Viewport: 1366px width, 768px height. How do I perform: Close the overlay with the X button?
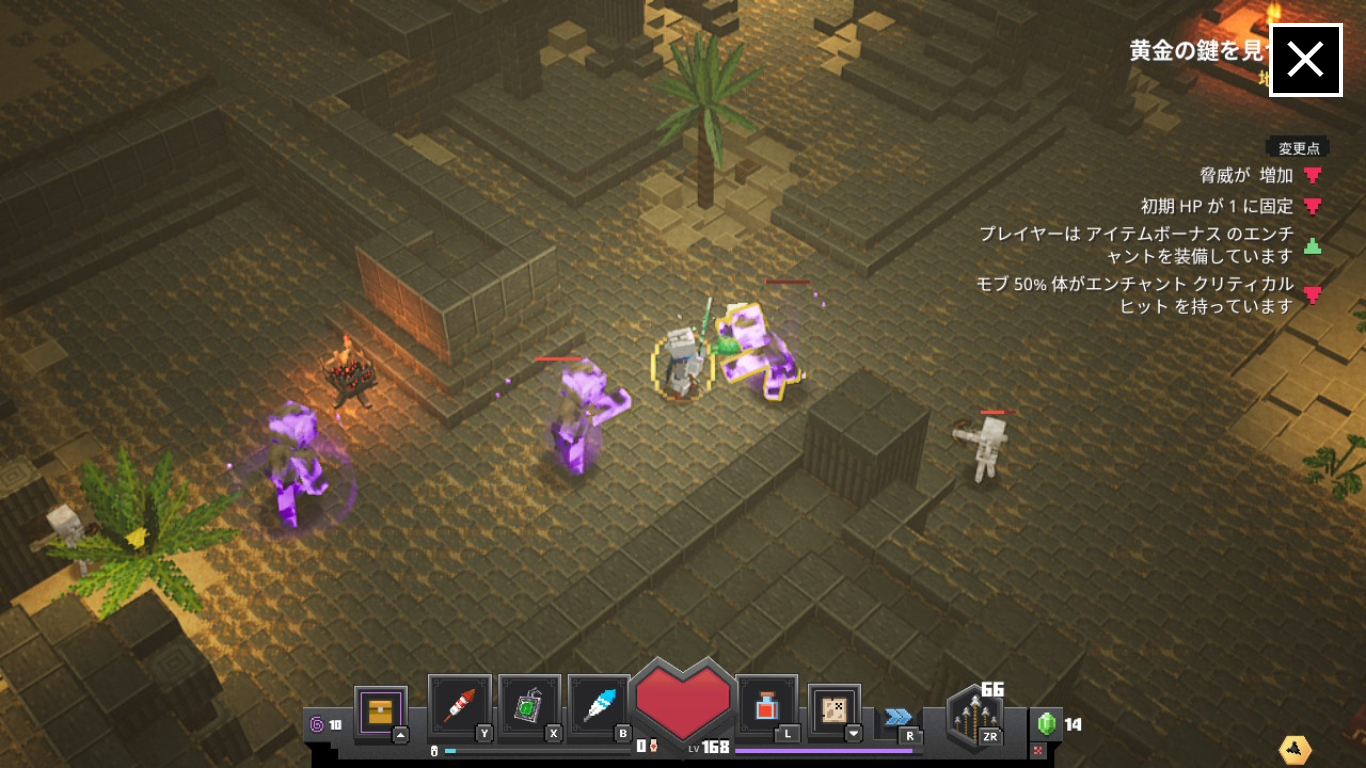pyautogui.click(x=1305, y=60)
